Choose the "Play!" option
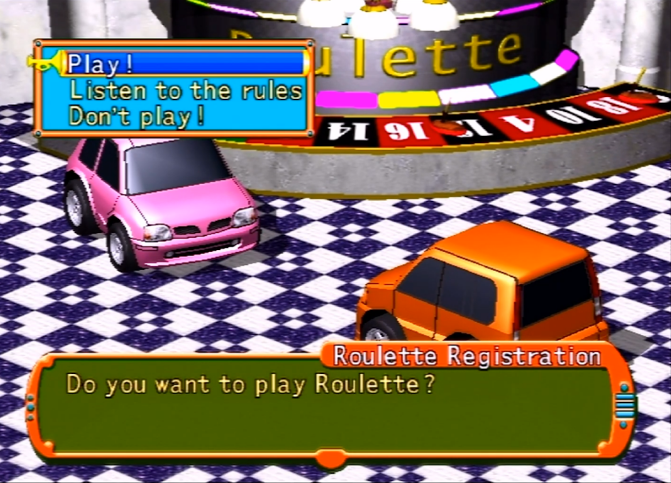This screenshot has width=671, height=483. pos(101,64)
